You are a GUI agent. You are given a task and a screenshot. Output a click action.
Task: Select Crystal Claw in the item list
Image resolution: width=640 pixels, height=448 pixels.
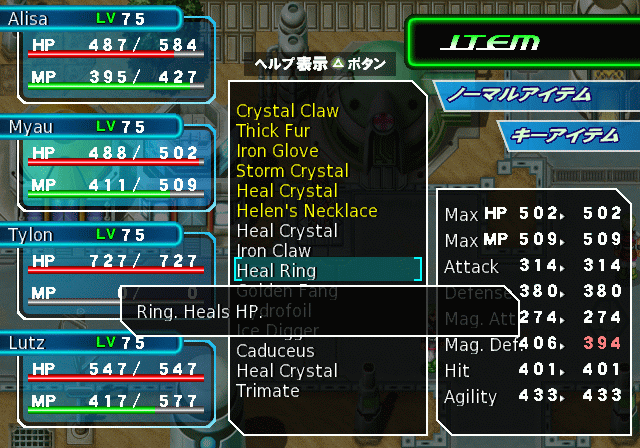(x=287, y=111)
